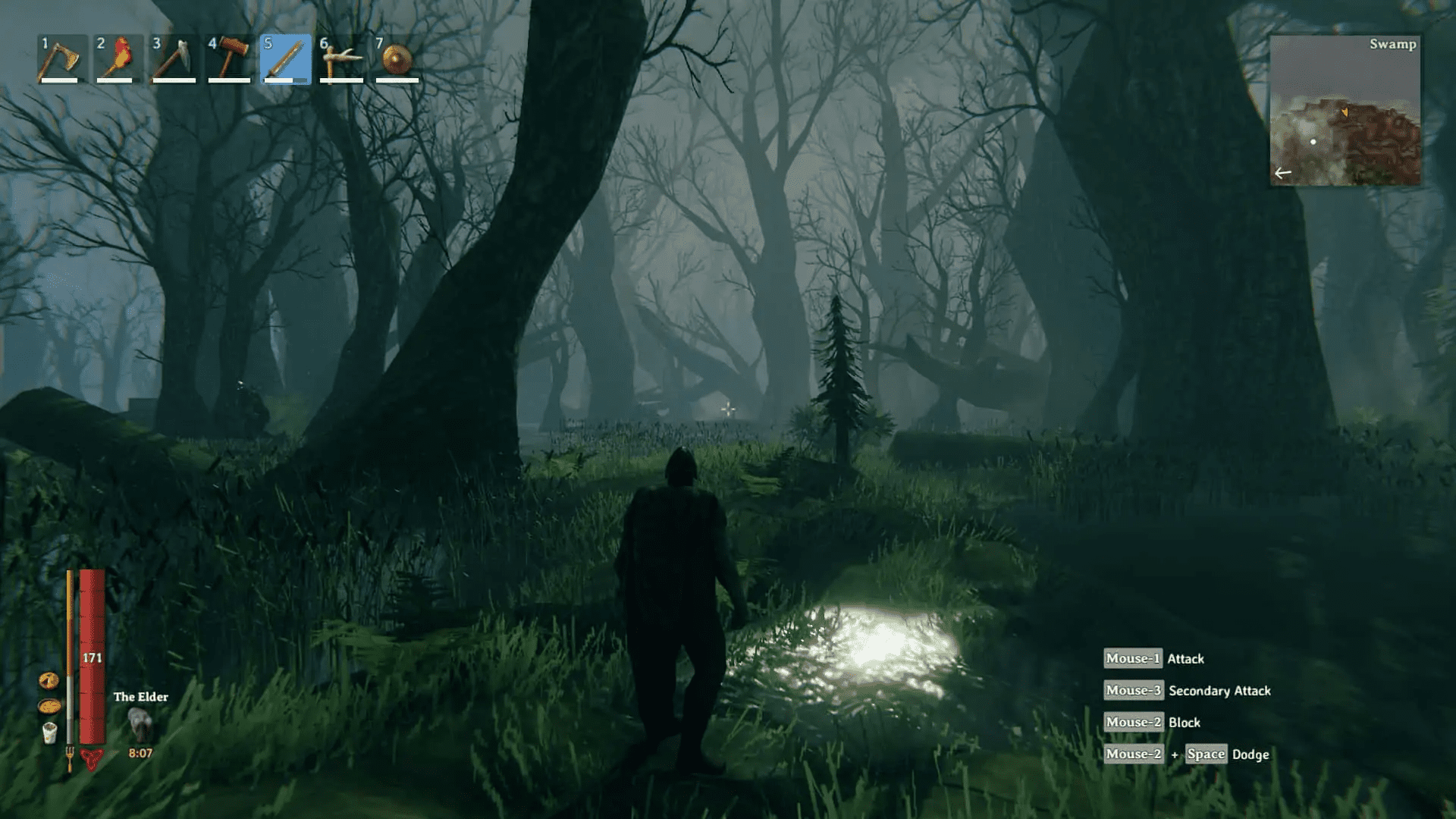1456x819 pixels.
Task: Pick the hammer in hotbar slot 4
Action: click(x=230, y=59)
